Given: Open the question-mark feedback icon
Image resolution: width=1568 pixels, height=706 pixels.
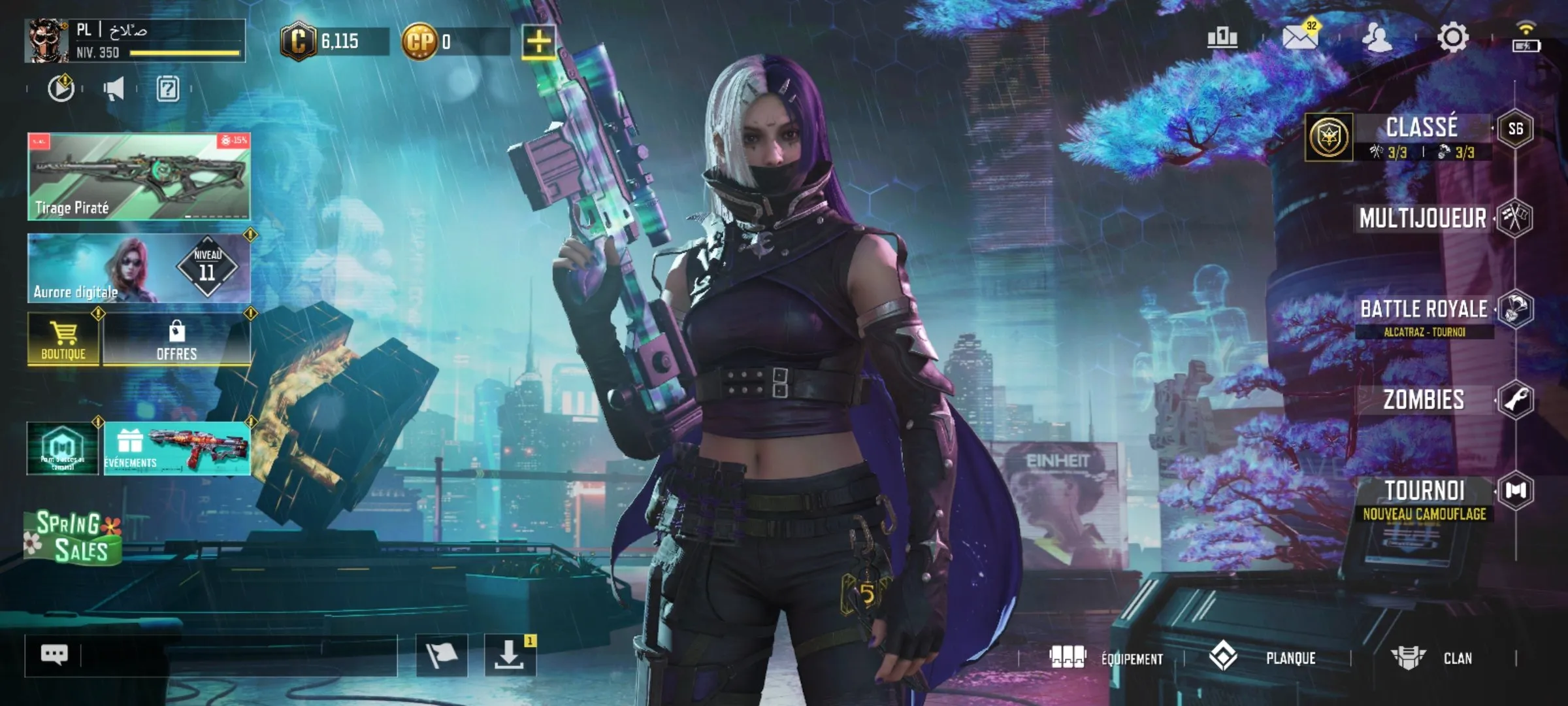Looking at the screenshot, I should [x=169, y=89].
